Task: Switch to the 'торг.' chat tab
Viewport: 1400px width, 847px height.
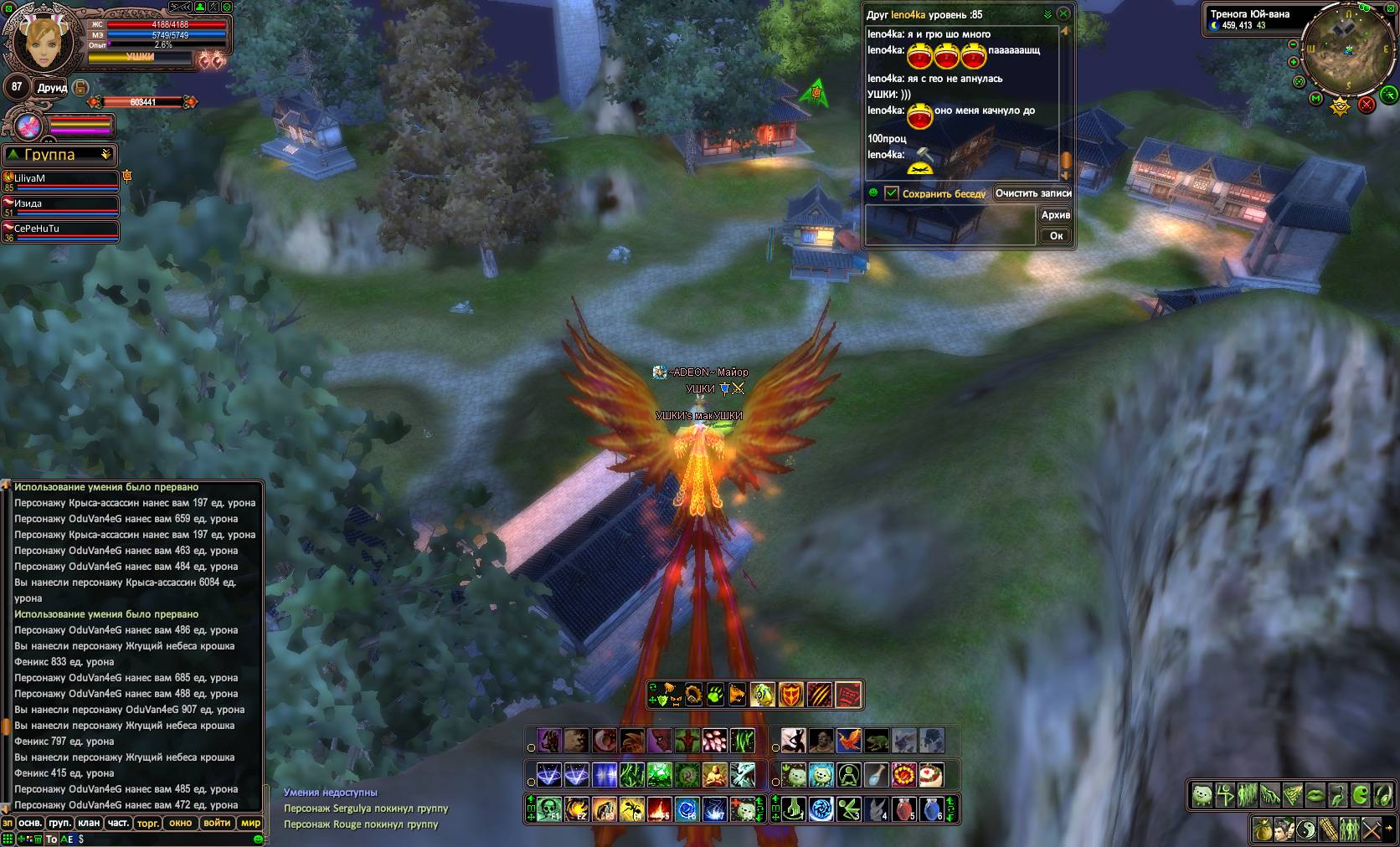Action: coord(147,823)
